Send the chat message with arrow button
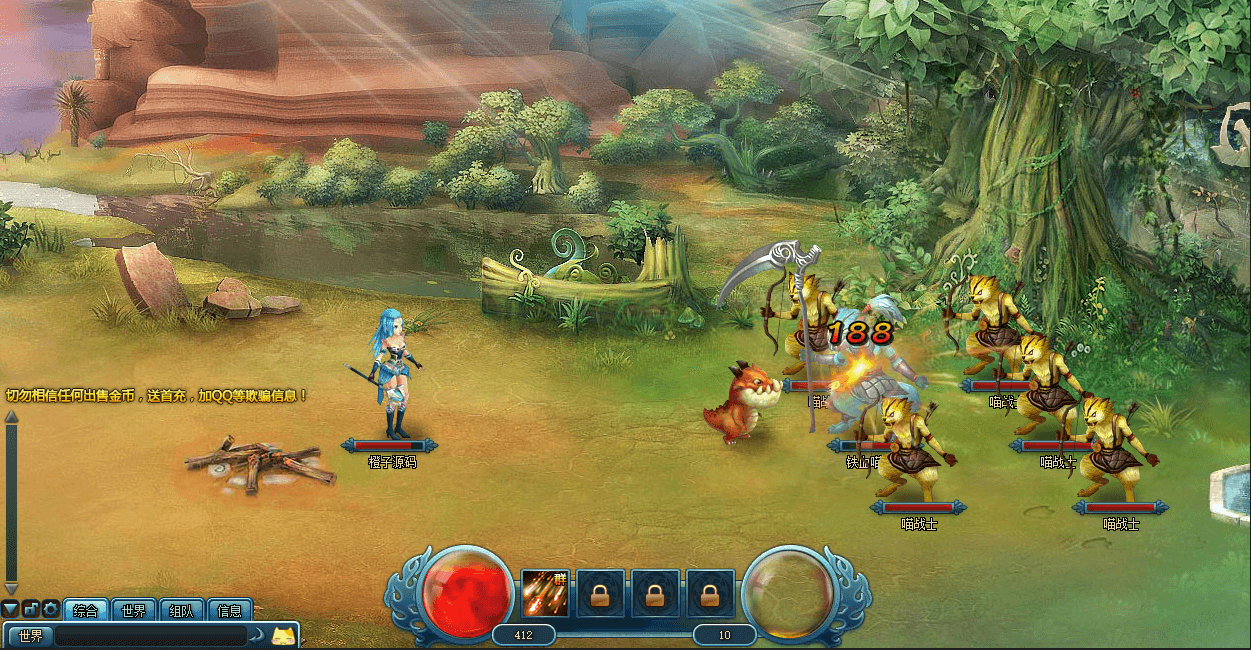 coord(257,636)
